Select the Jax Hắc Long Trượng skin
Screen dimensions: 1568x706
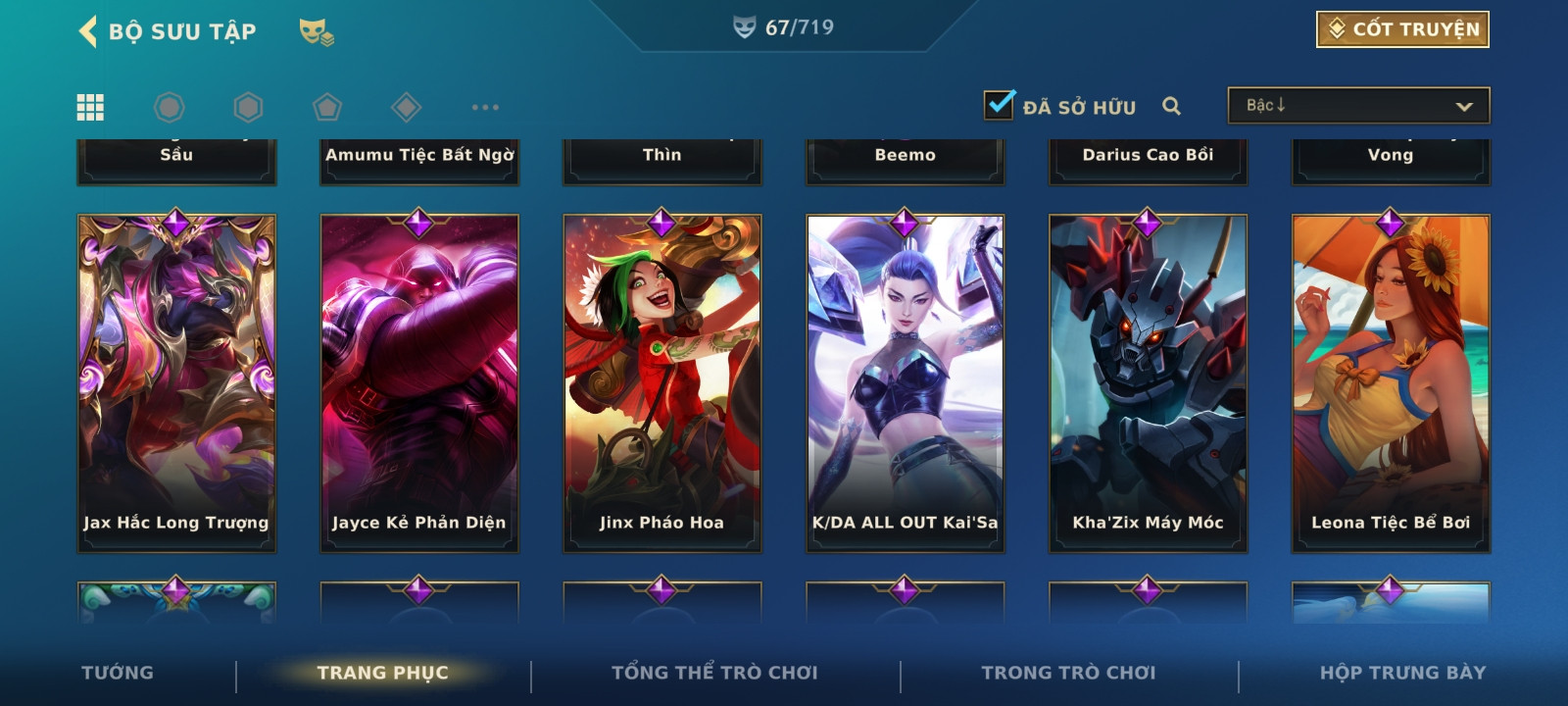[176, 383]
